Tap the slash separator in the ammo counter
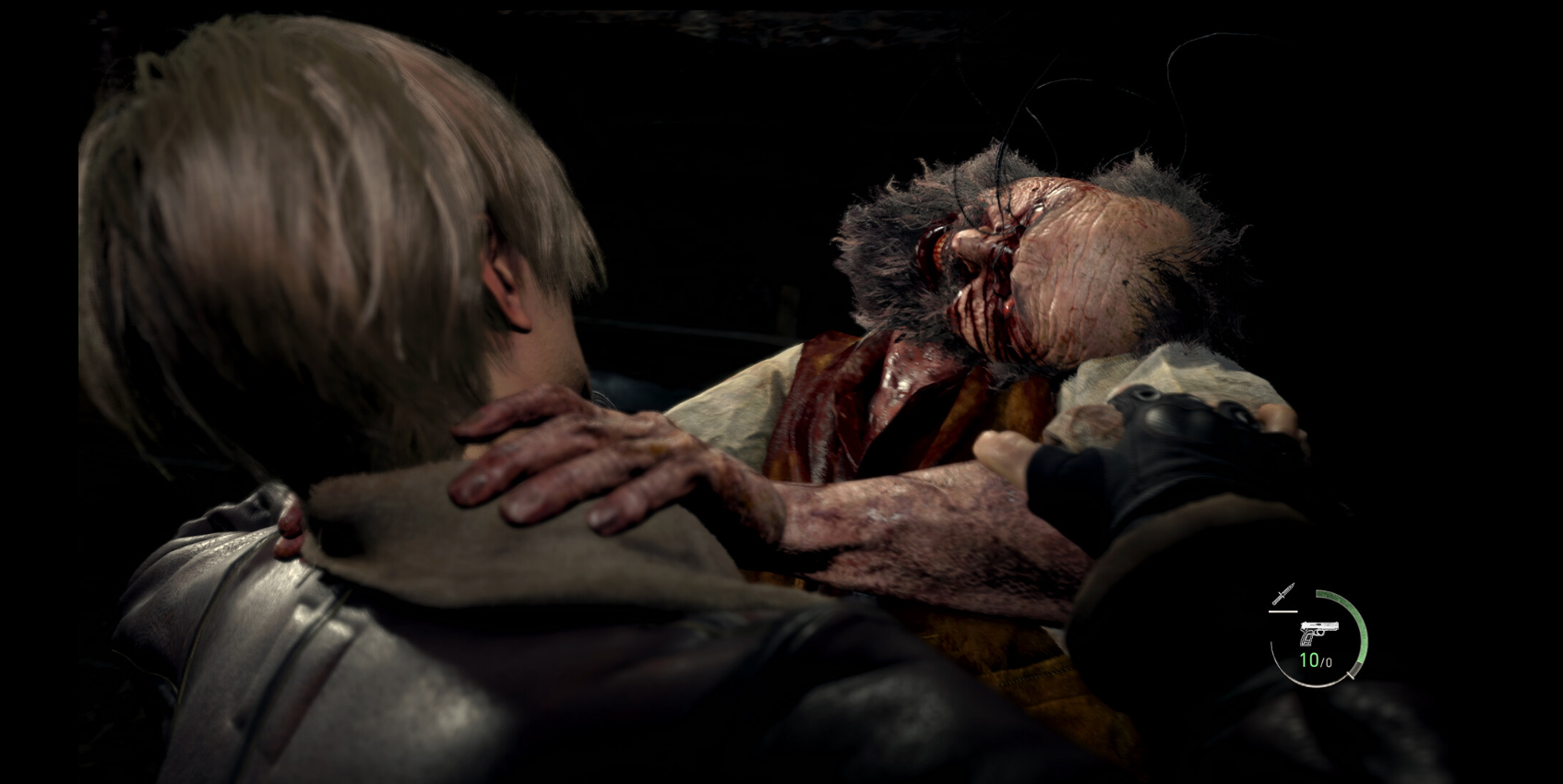The image size is (1563, 784). tap(1323, 660)
